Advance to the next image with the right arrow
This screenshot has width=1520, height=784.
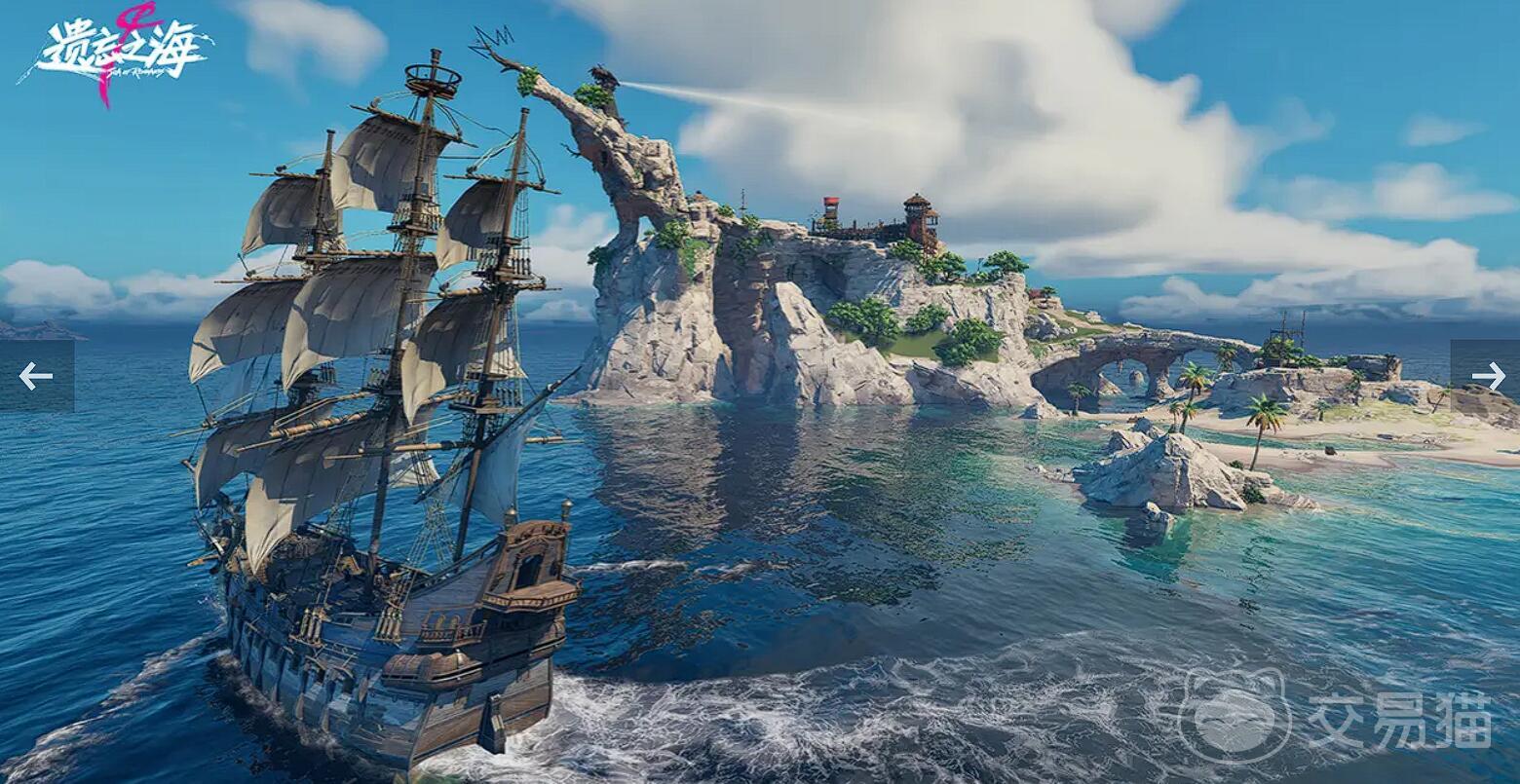1487,376
